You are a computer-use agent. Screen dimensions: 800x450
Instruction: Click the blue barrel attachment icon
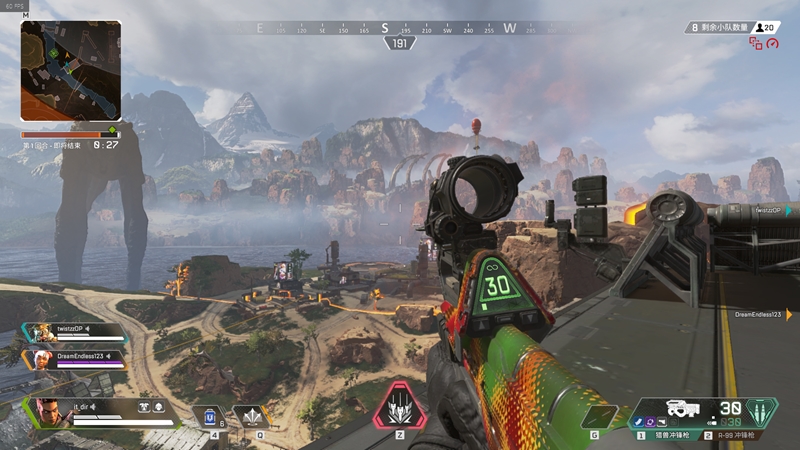click(637, 422)
